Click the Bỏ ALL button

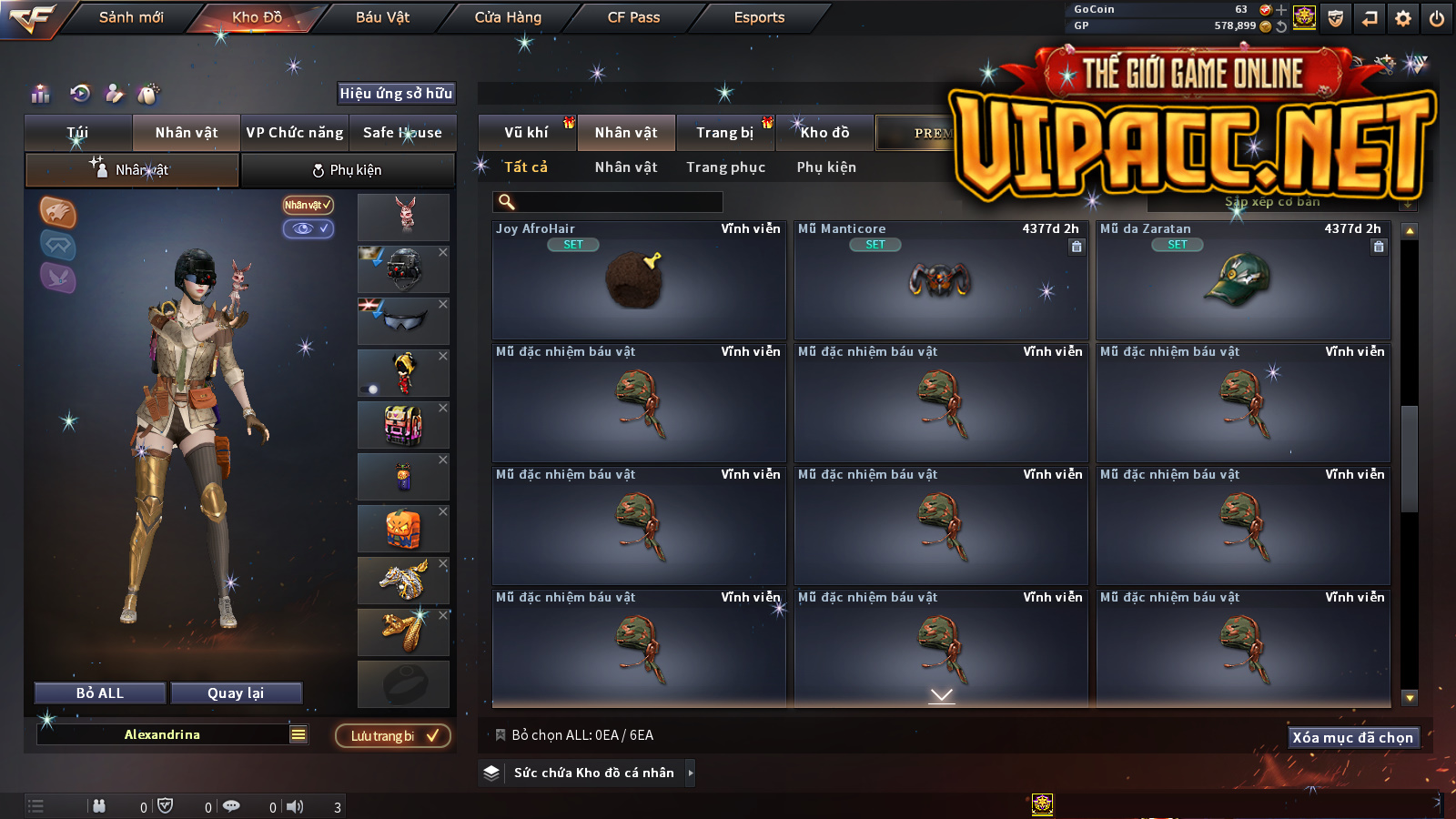click(100, 693)
